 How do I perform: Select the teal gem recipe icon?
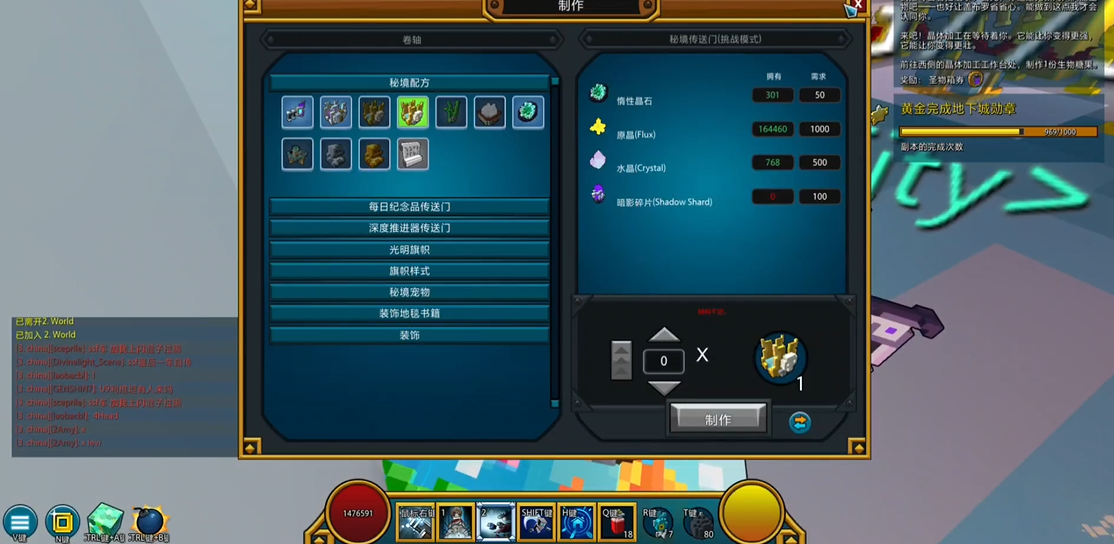528,112
